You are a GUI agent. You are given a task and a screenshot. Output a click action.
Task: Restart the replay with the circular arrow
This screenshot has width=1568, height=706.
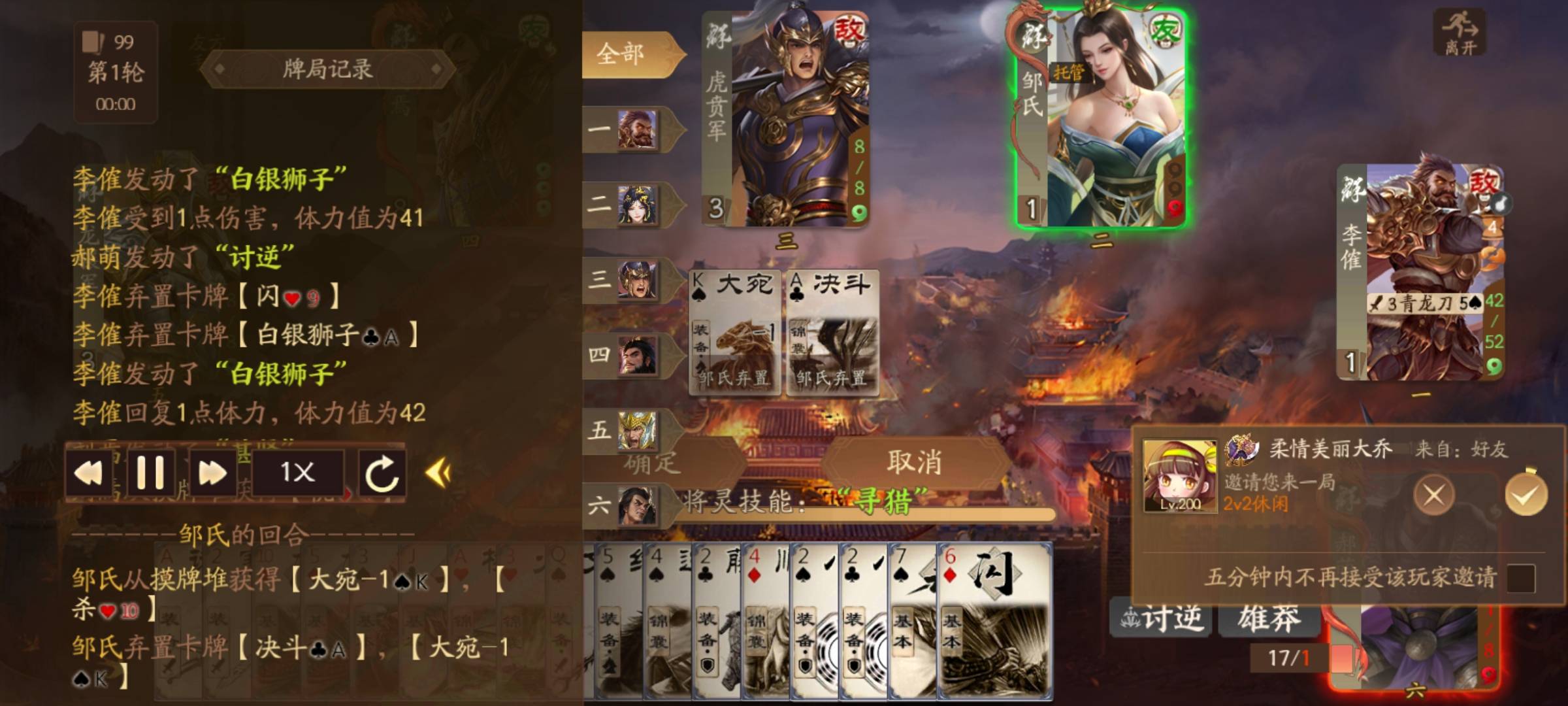382,473
